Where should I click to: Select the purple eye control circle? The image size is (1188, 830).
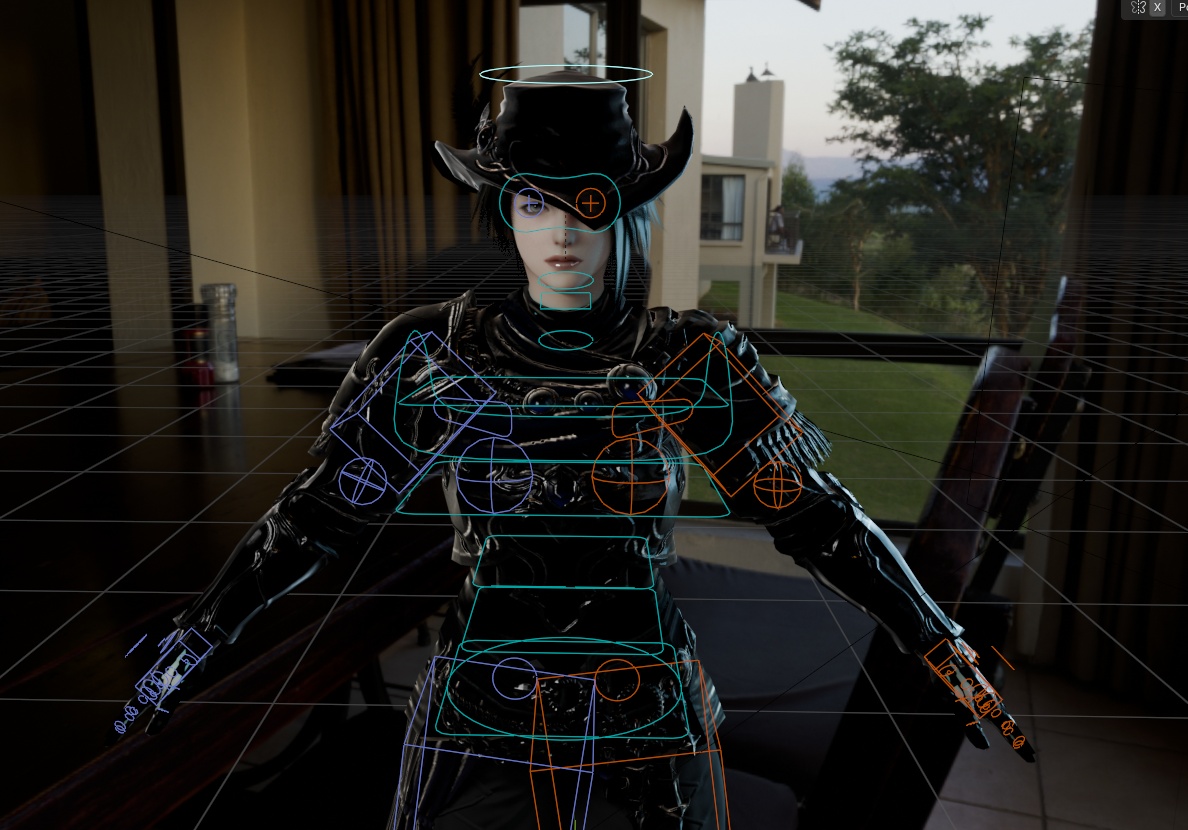pyautogui.click(x=530, y=204)
